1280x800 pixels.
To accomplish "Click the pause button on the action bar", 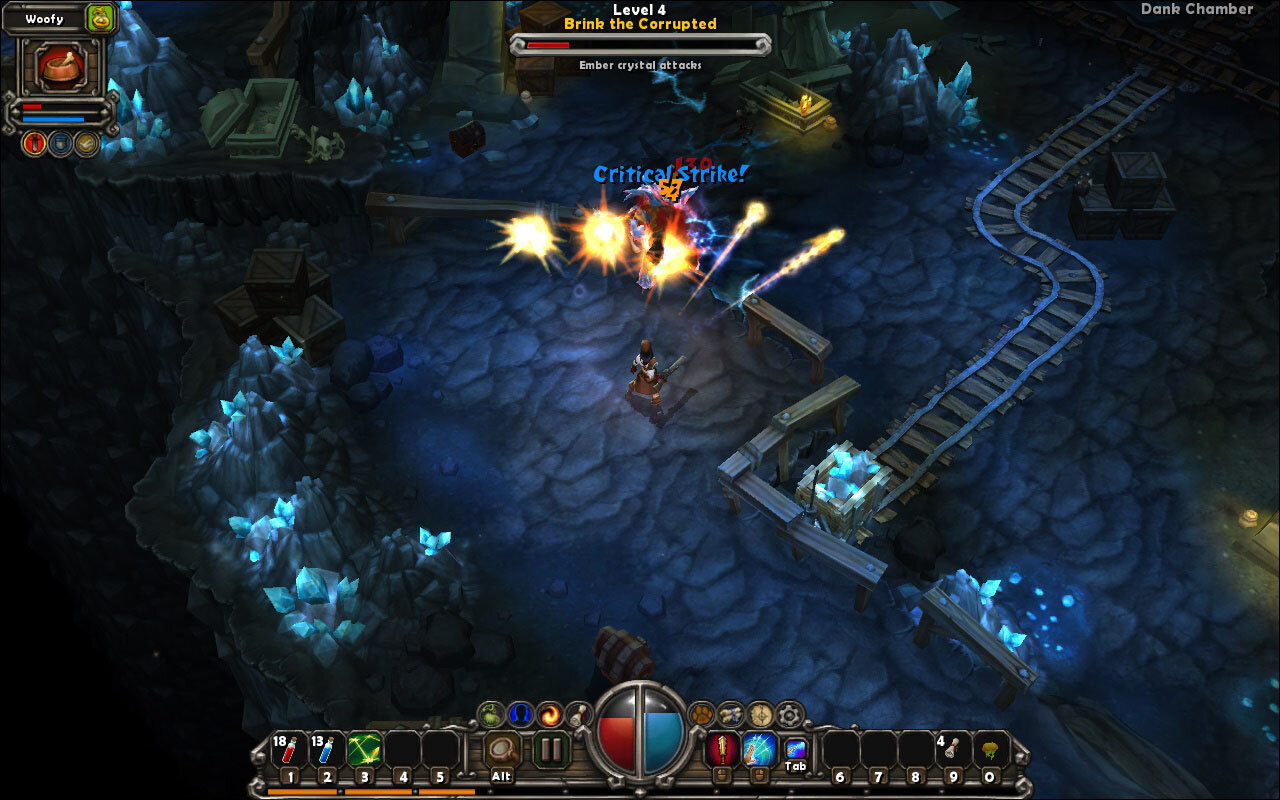I will 550,749.
